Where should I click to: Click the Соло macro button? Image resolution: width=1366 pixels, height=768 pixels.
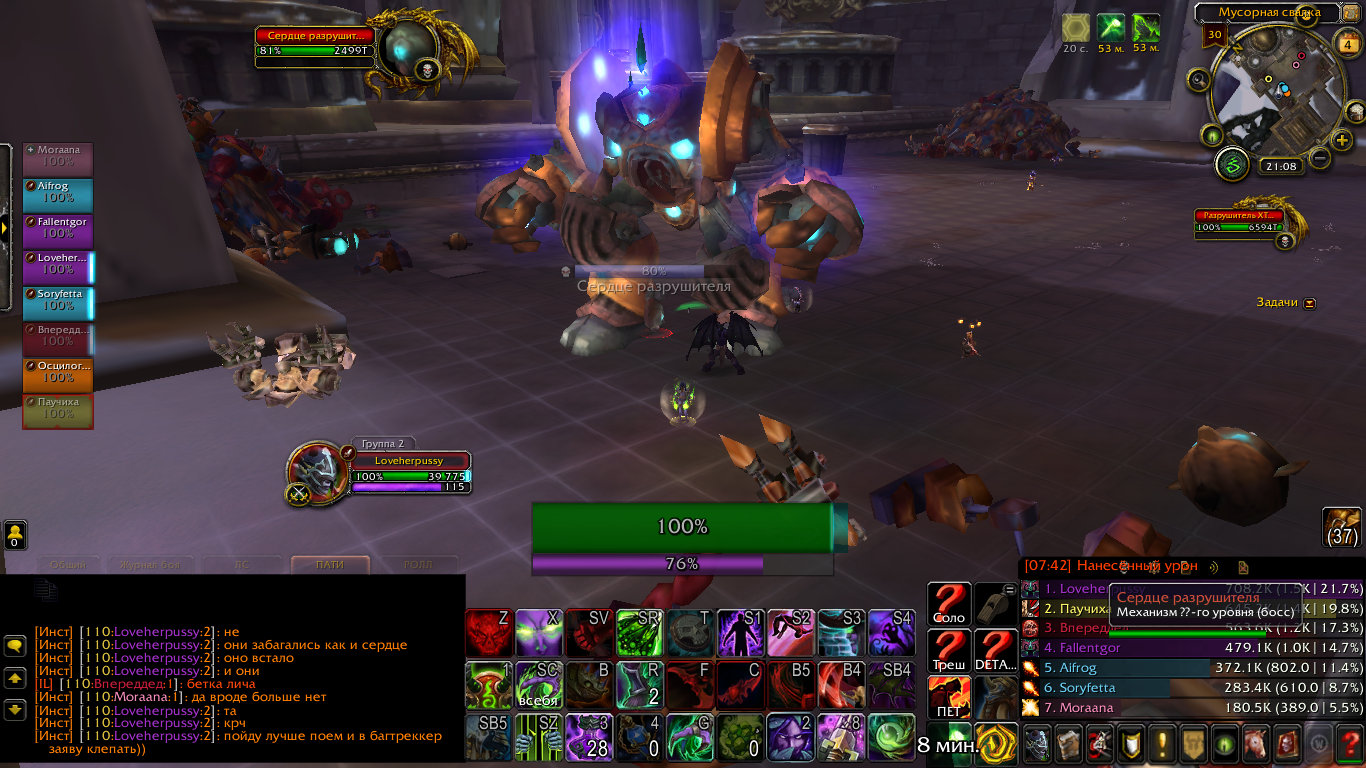click(948, 606)
